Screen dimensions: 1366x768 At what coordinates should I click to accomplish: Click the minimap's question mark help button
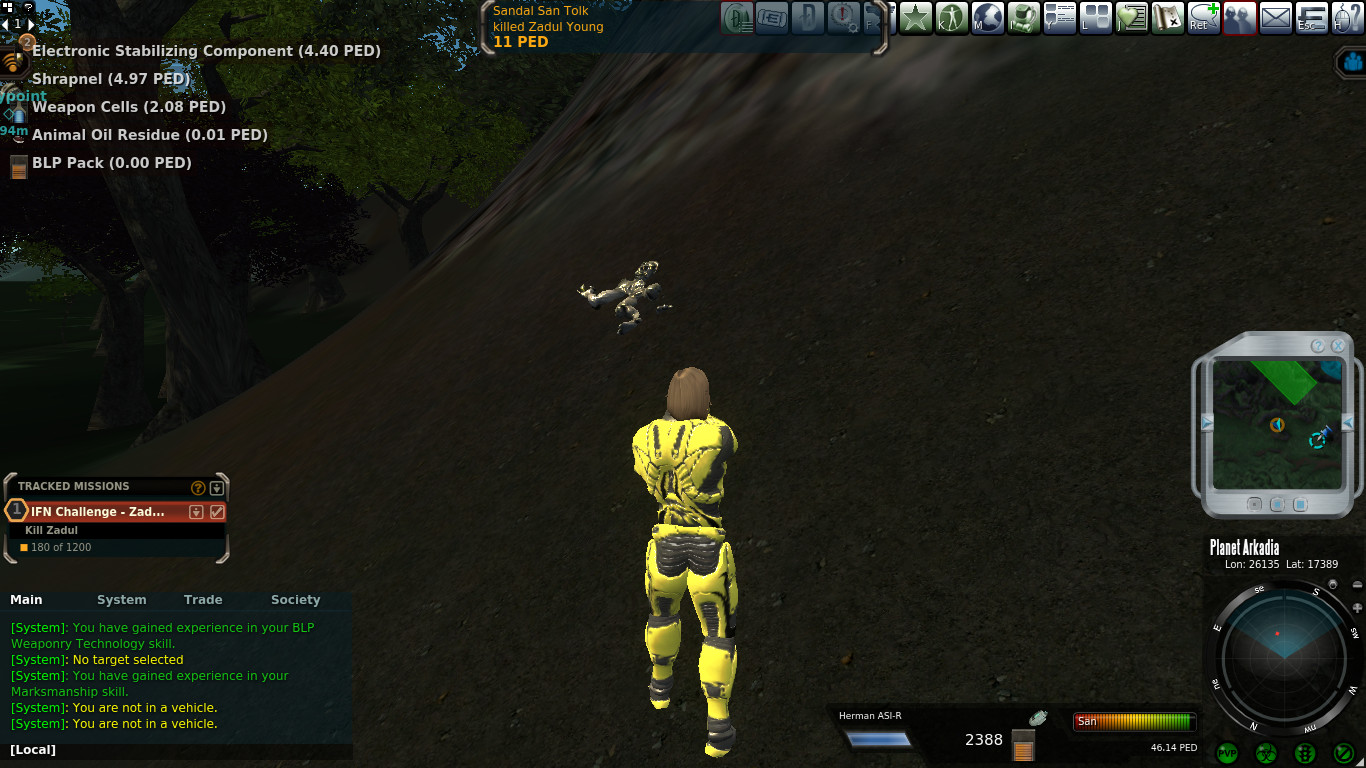tap(1318, 346)
